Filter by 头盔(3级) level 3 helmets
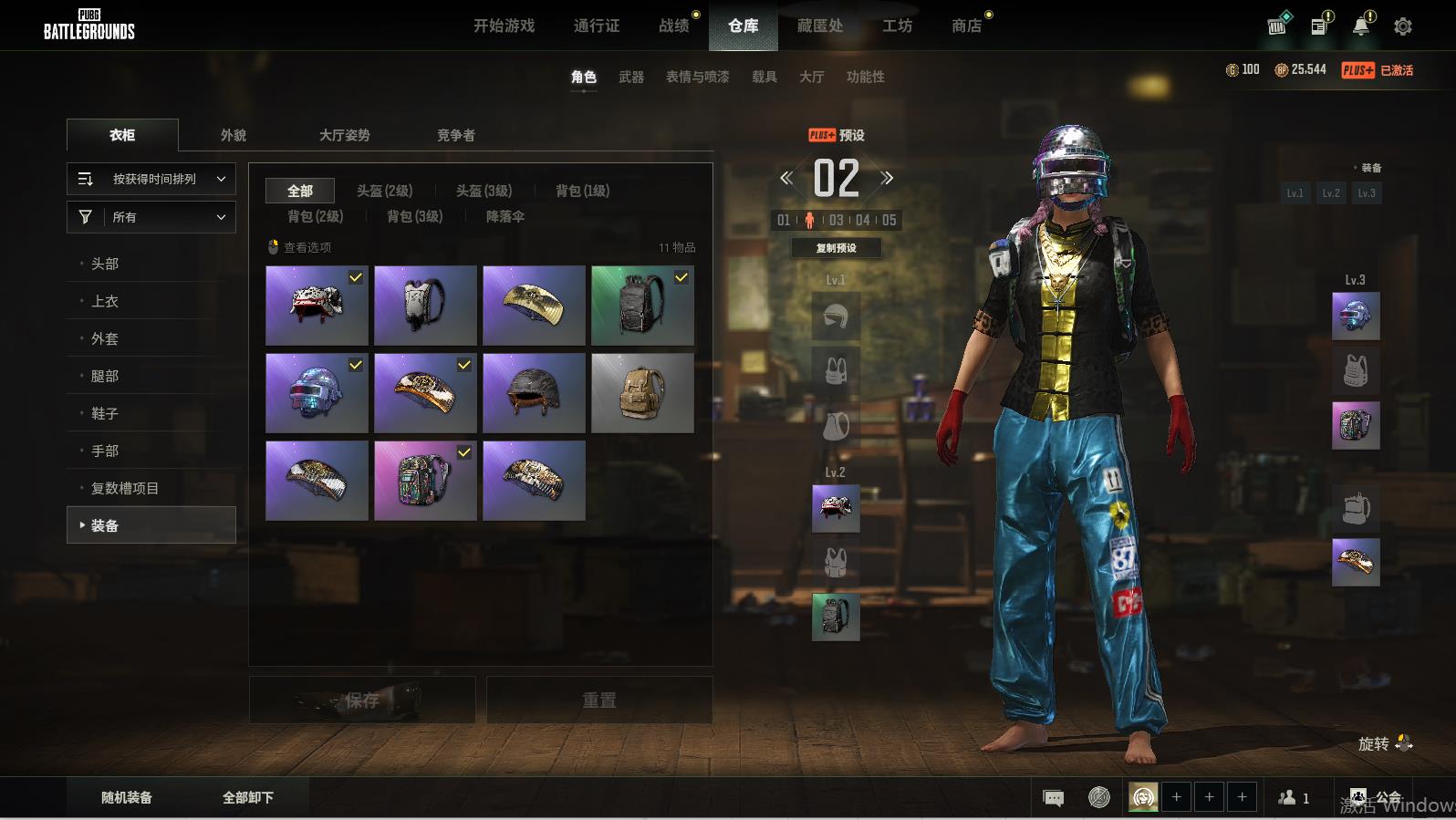 tap(484, 191)
